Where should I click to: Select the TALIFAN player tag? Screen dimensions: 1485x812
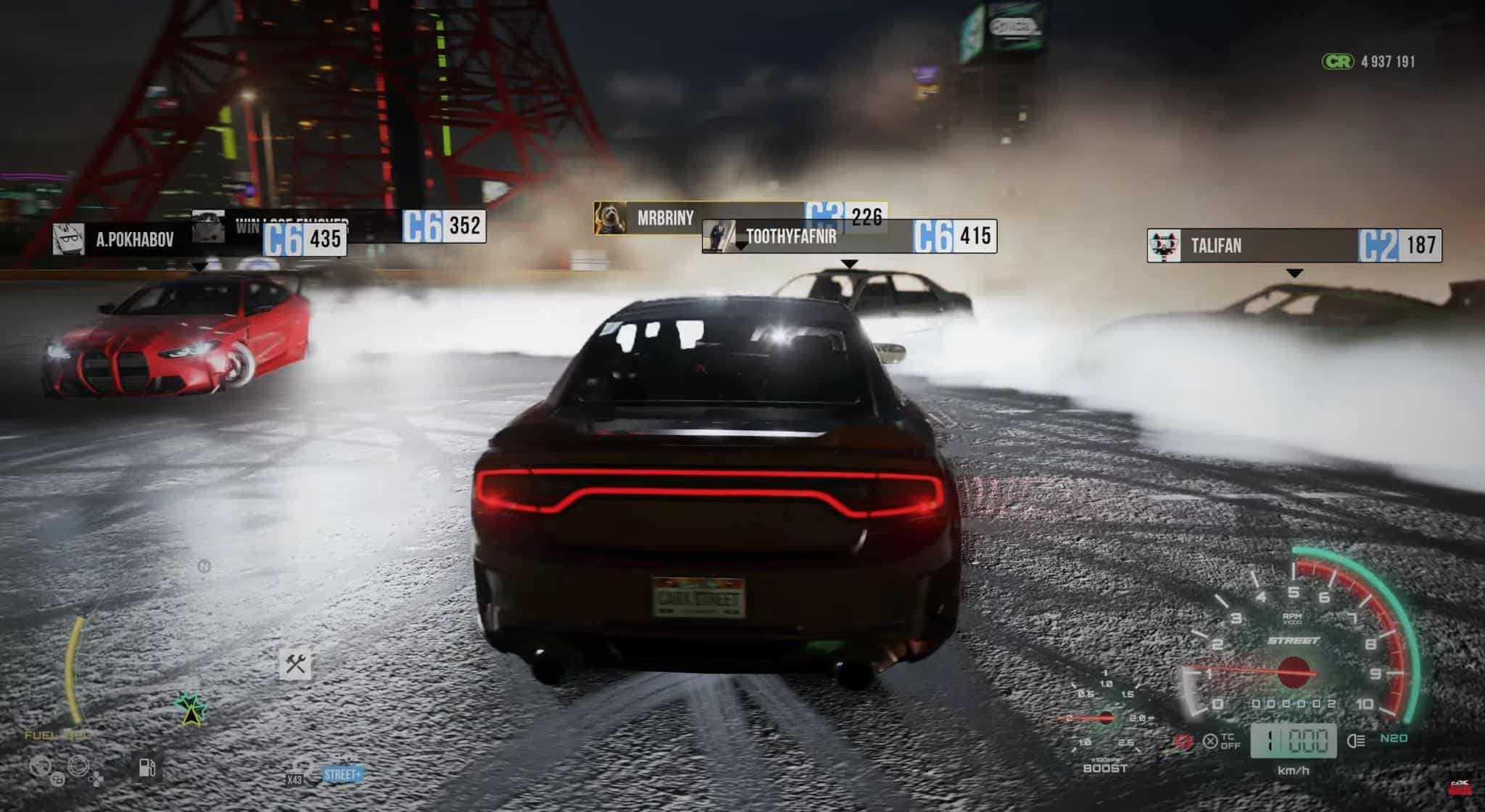click(1215, 246)
